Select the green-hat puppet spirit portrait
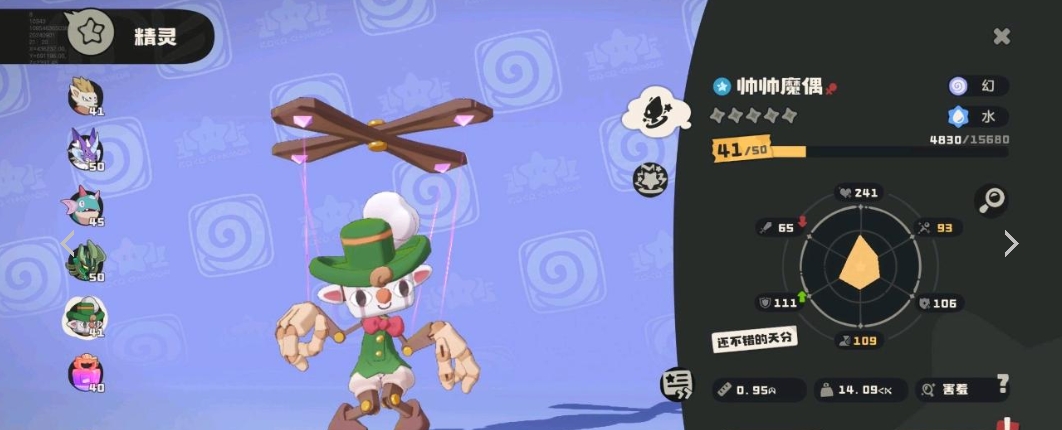 85,316
